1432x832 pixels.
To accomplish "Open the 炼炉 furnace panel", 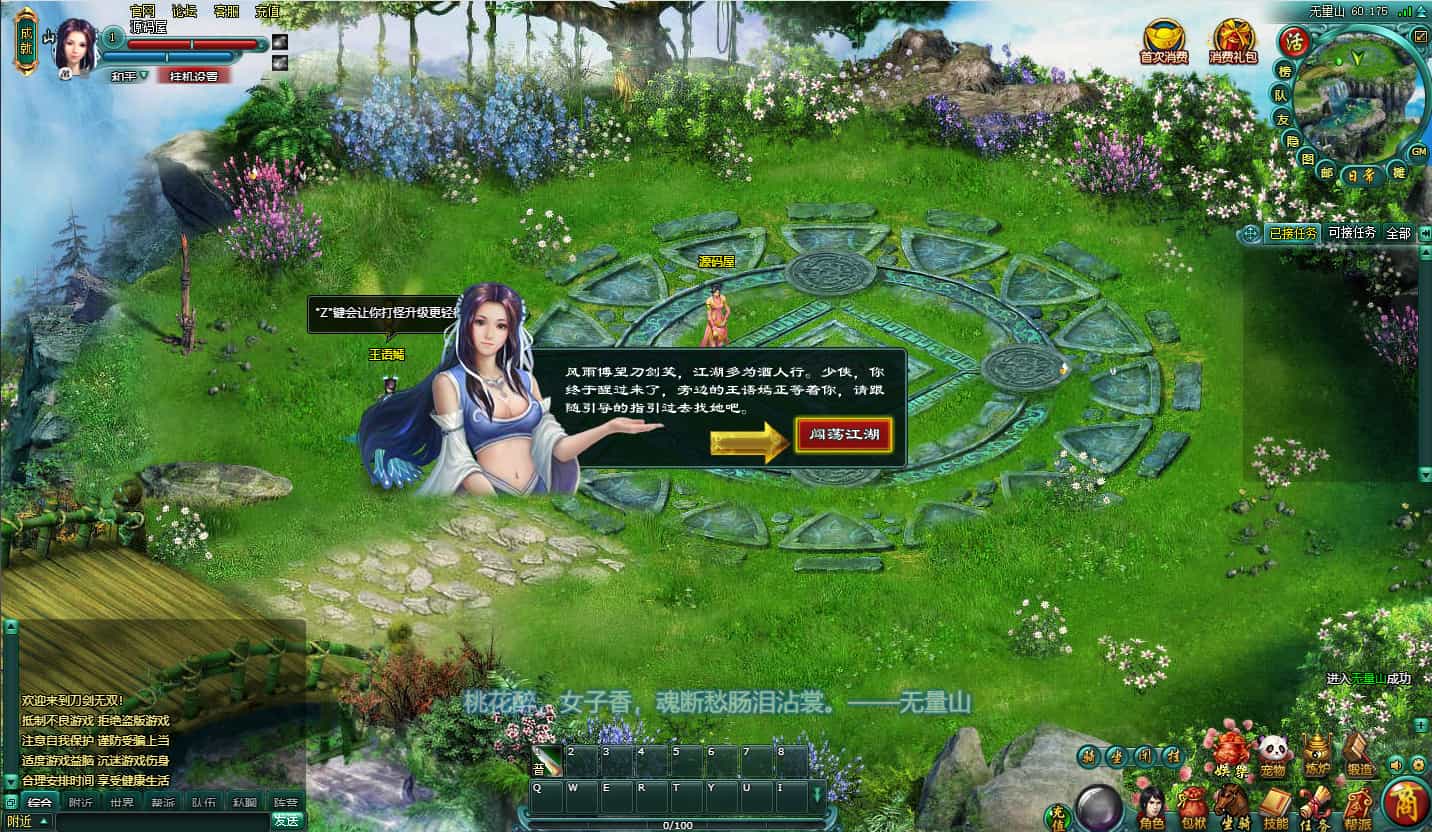I will coord(1317,751).
